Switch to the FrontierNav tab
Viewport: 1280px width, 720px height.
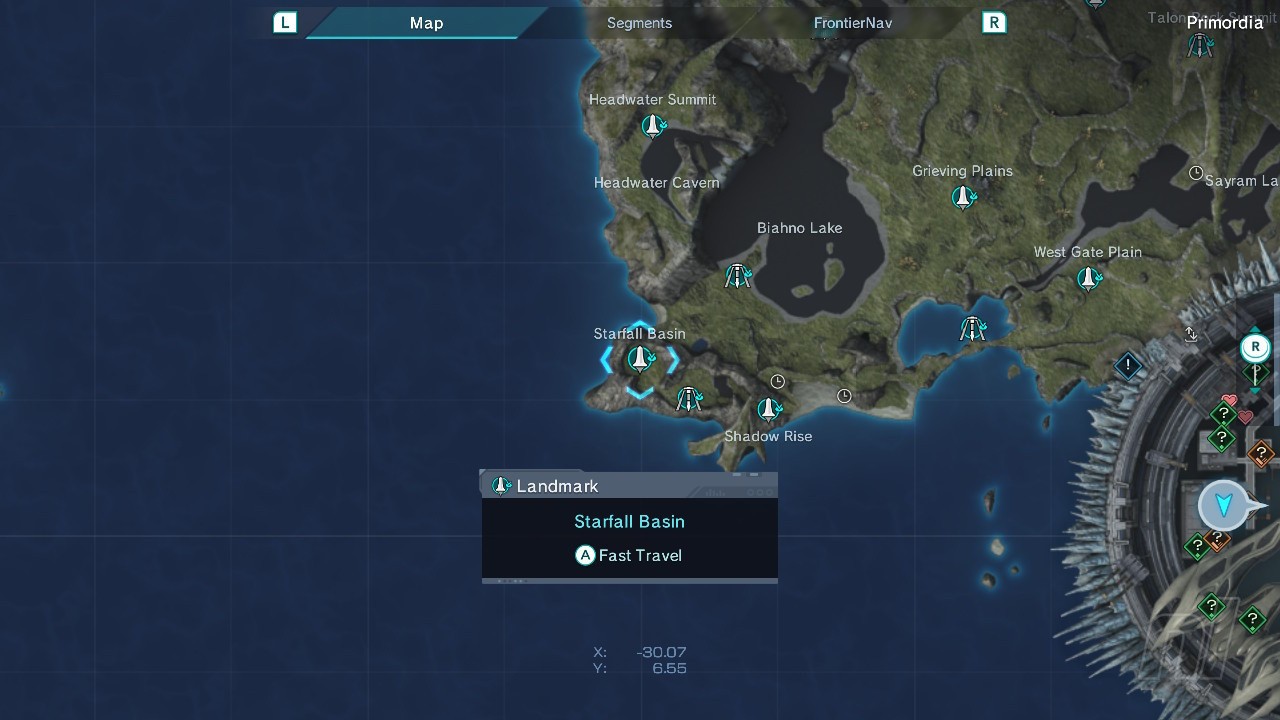pyautogui.click(x=852, y=23)
